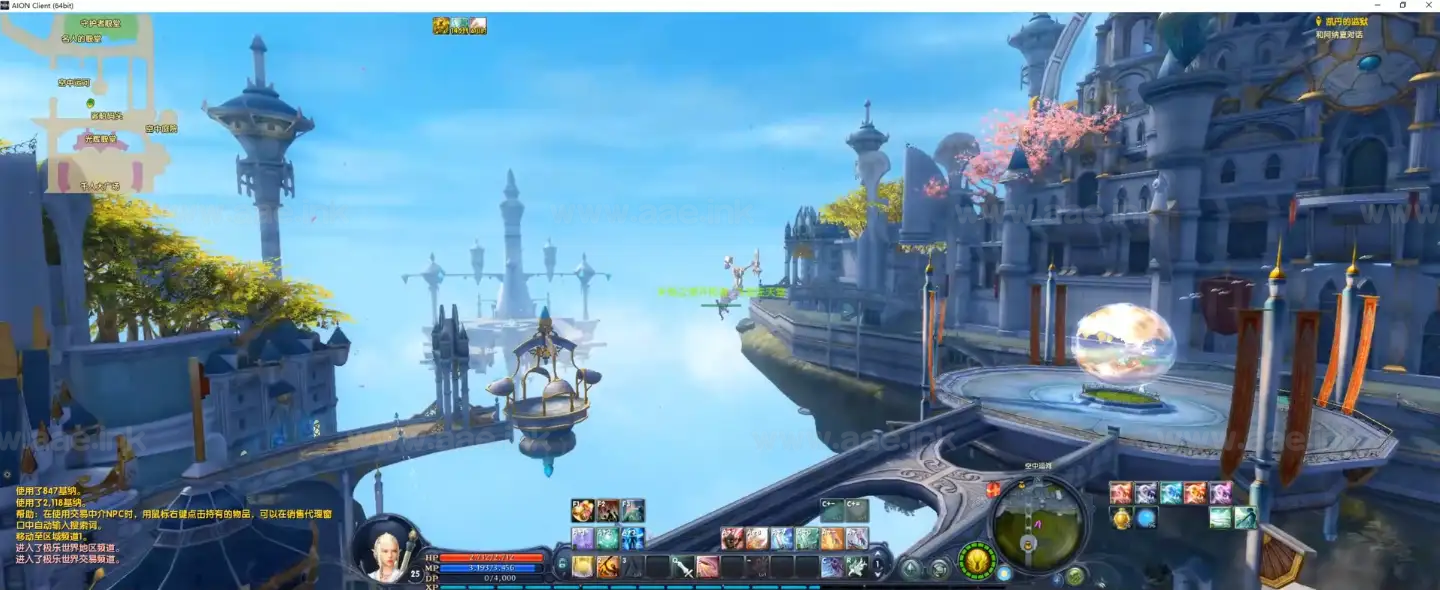Use the sword skill in slot Q
Image resolution: width=1440 pixels, height=590 pixels.
(x=684, y=567)
